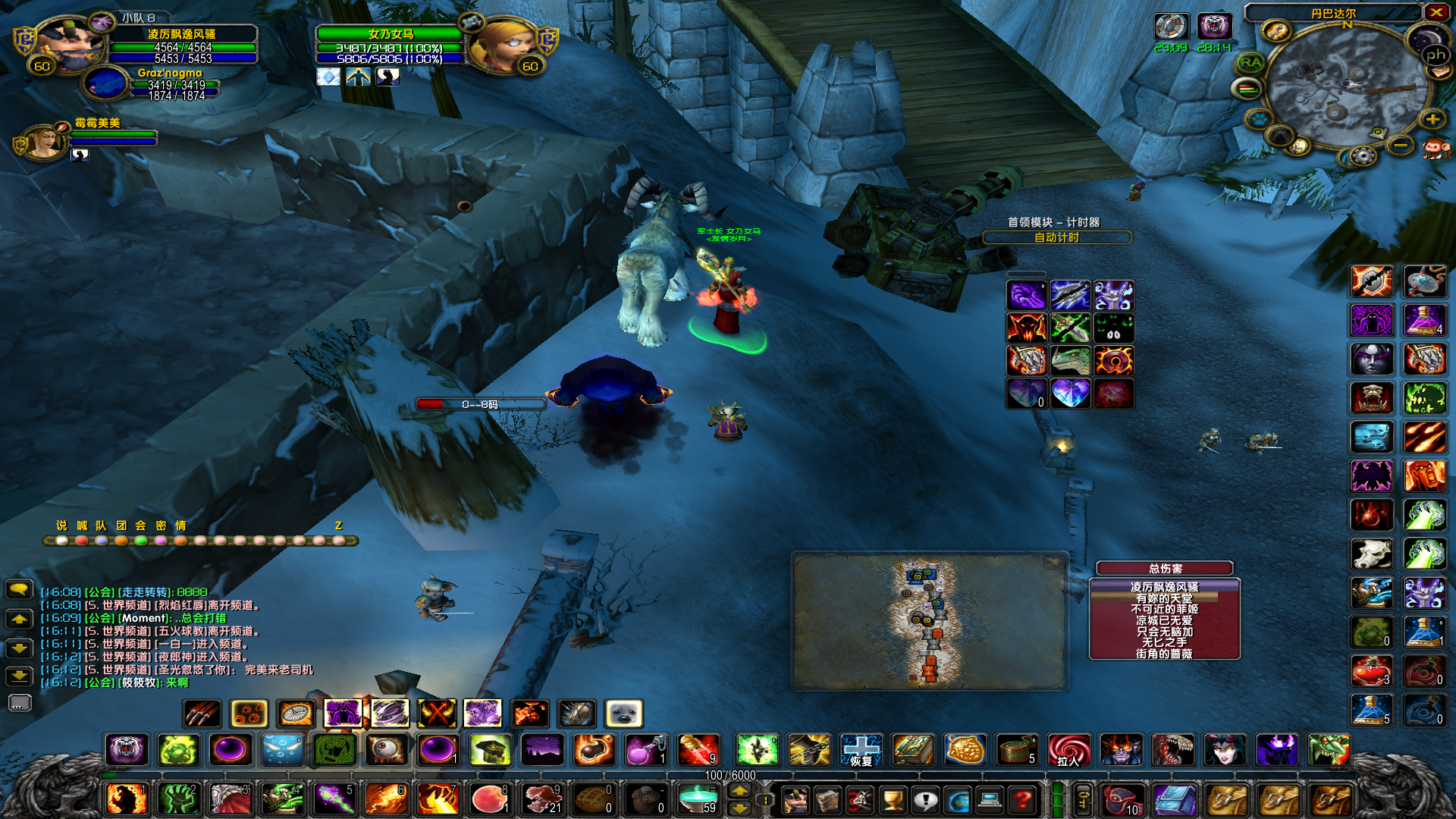Activate the white seal pet bar icon
This screenshot has width=1456, height=819.
623,714
